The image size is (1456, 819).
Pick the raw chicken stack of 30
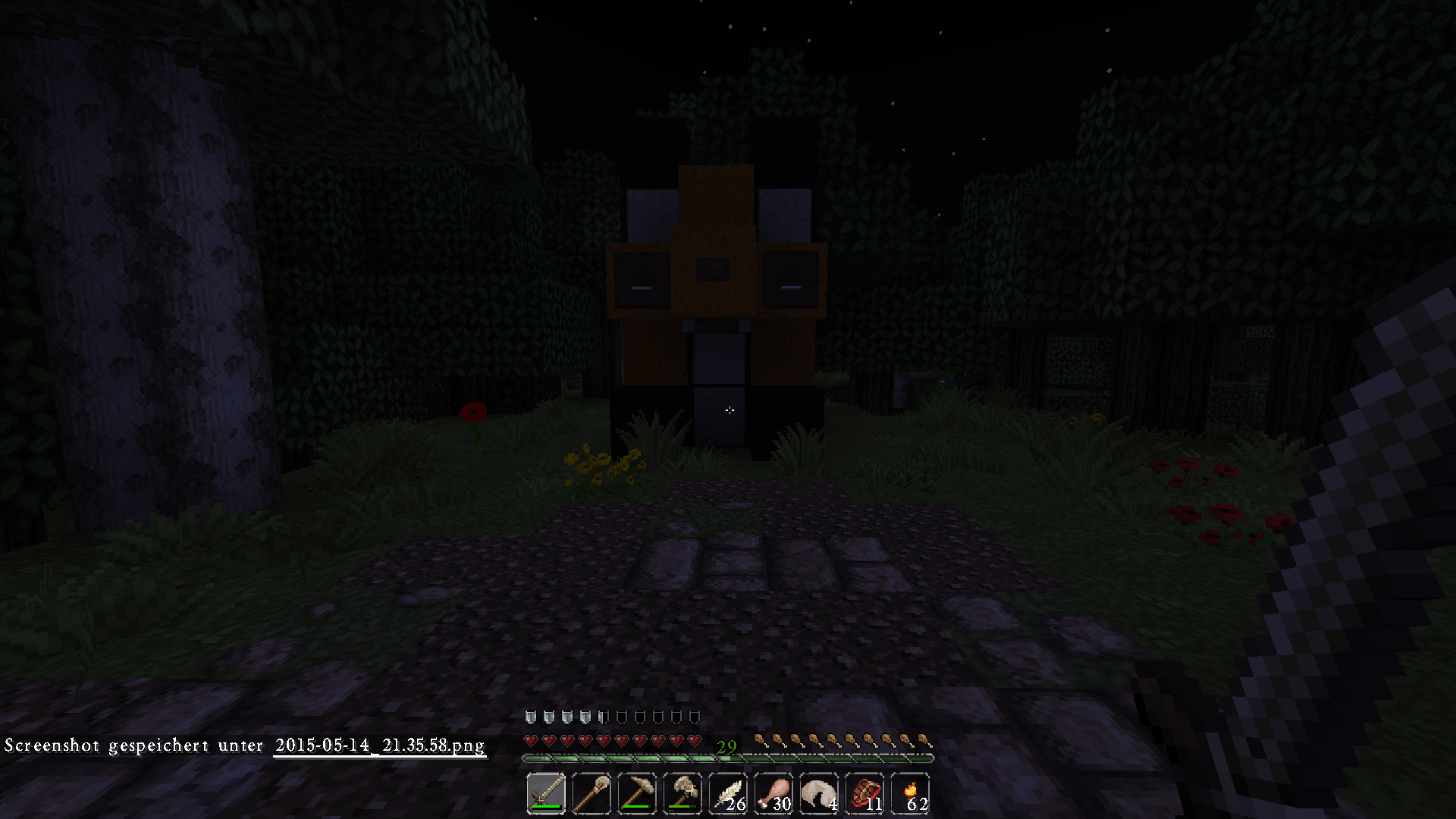(x=773, y=794)
